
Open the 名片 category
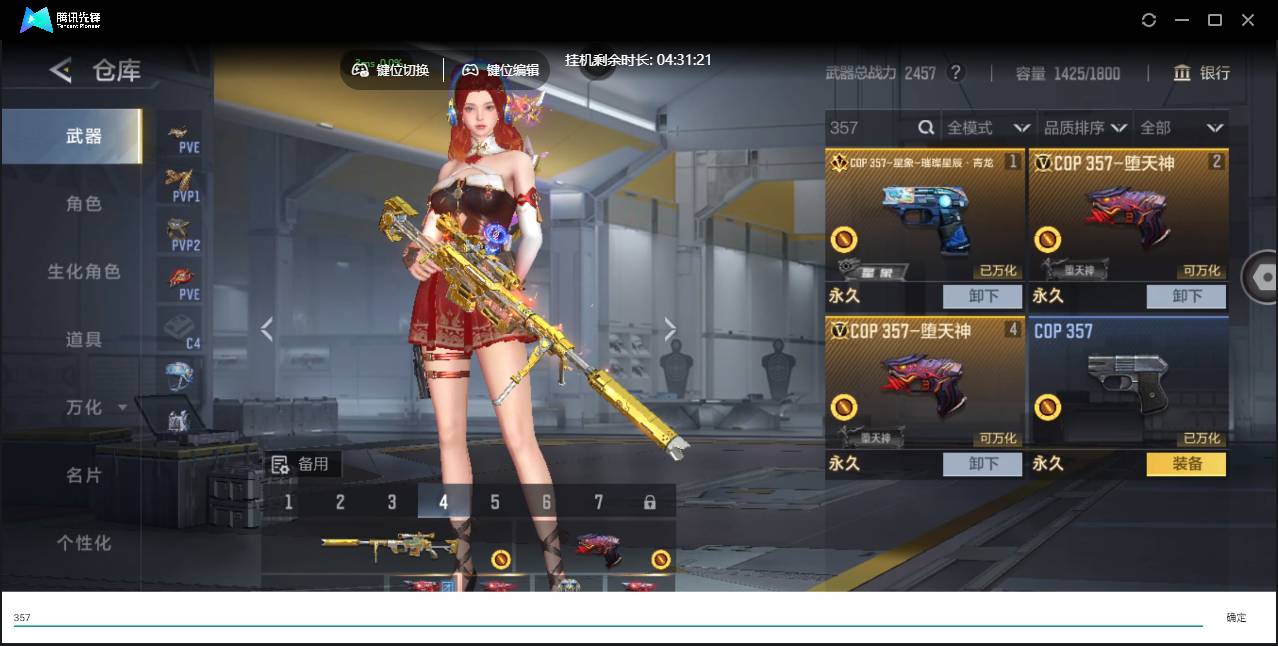coord(84,476)
